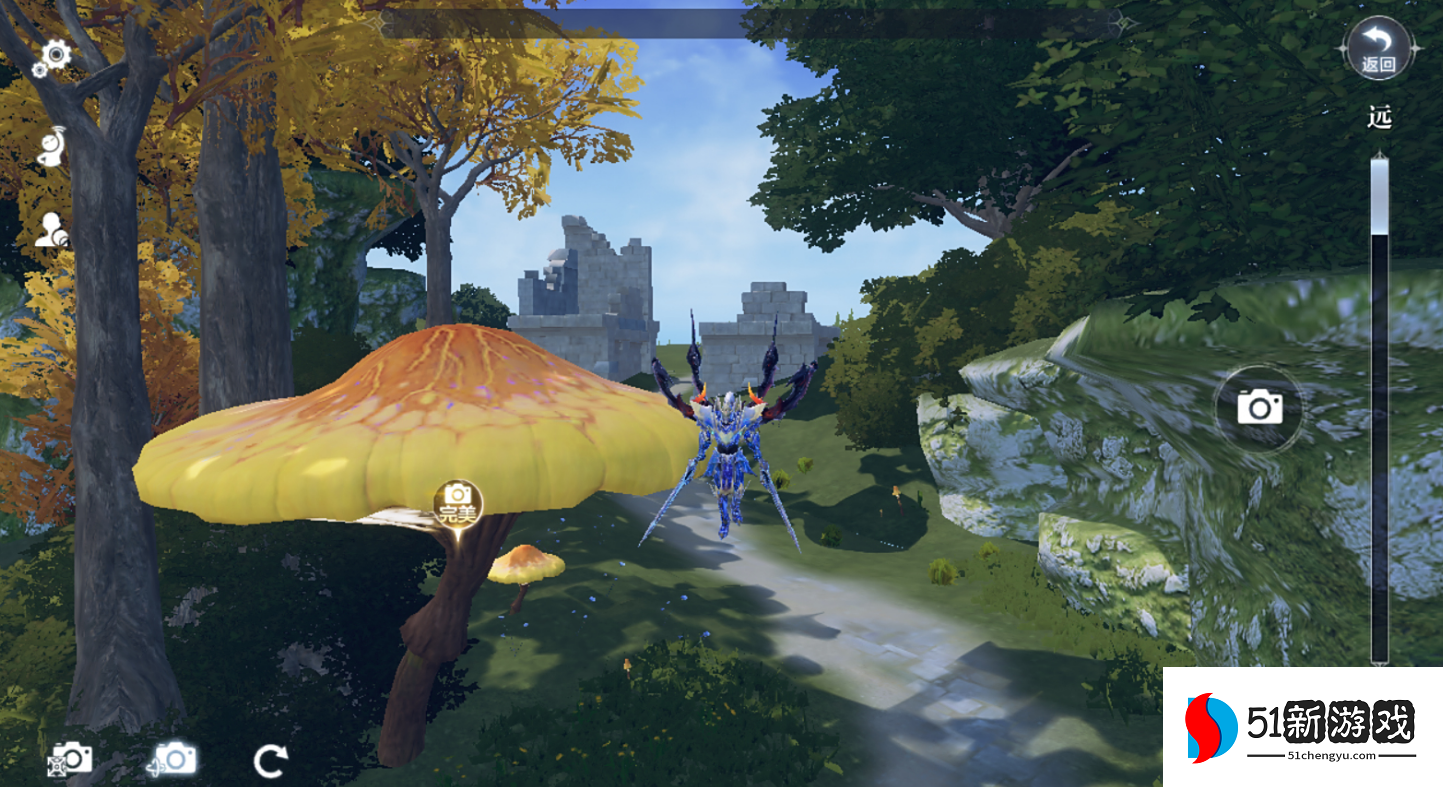
Task: Select the free-rotate camera mode icon
Action: click(172, 759)
